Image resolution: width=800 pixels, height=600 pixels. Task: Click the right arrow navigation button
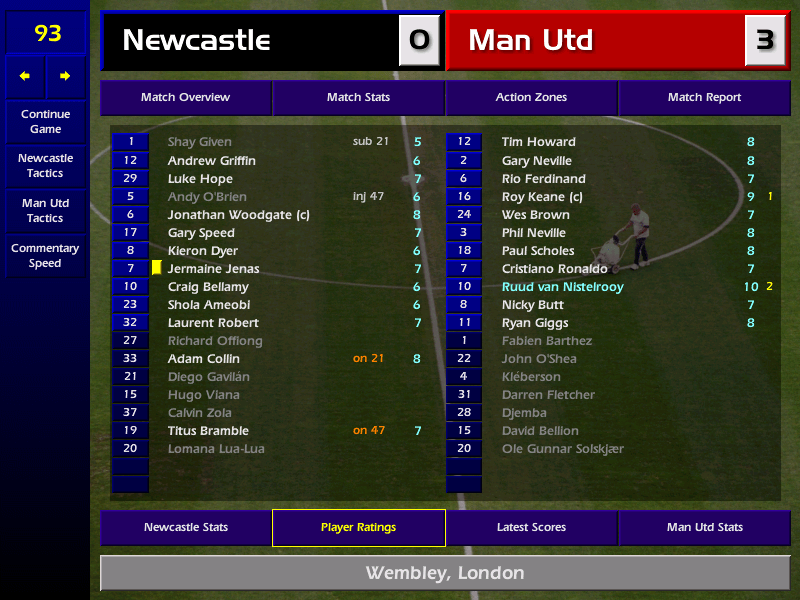pyautogui.click(x=66, y=76)
